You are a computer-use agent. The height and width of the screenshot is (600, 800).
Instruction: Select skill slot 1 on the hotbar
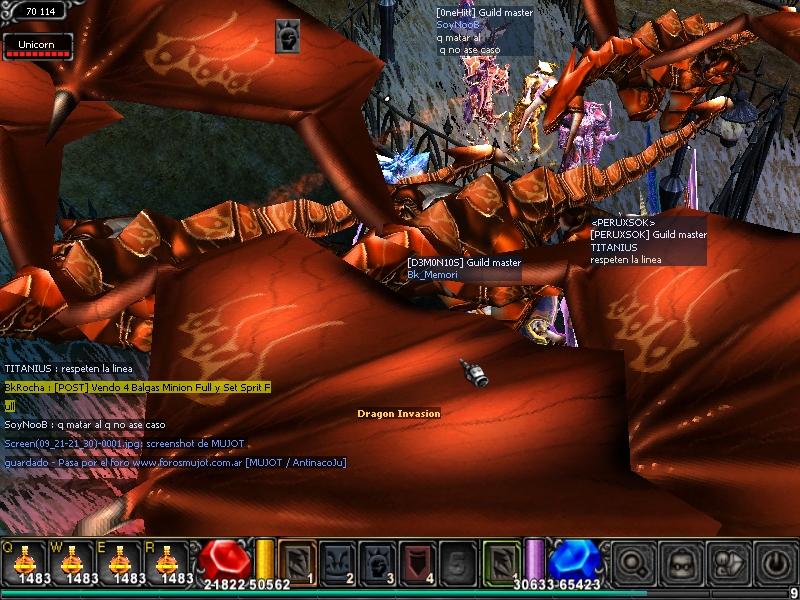(297, 560)
